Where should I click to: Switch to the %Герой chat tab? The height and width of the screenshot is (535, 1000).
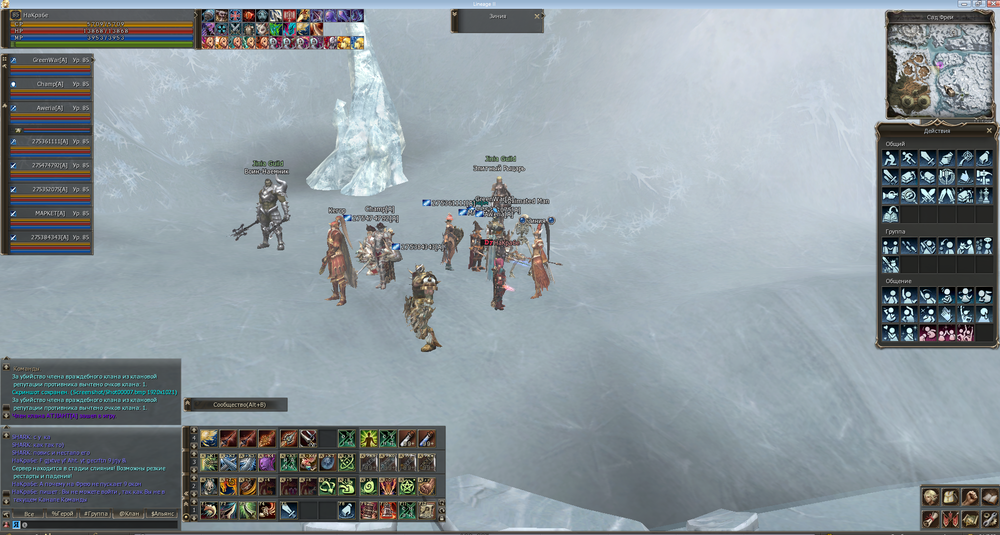(63, 514)
